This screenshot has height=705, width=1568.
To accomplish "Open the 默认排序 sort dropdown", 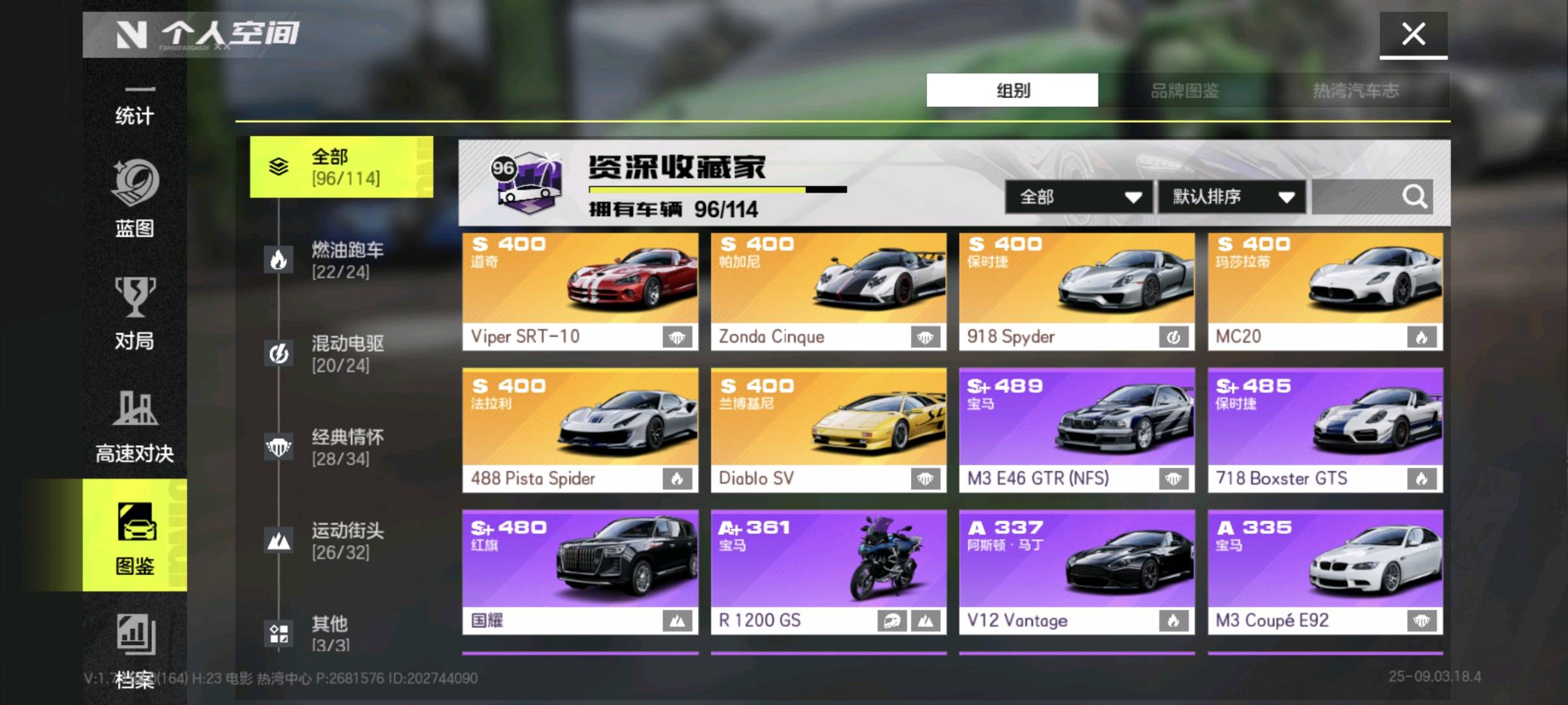I will point(1232,196).
